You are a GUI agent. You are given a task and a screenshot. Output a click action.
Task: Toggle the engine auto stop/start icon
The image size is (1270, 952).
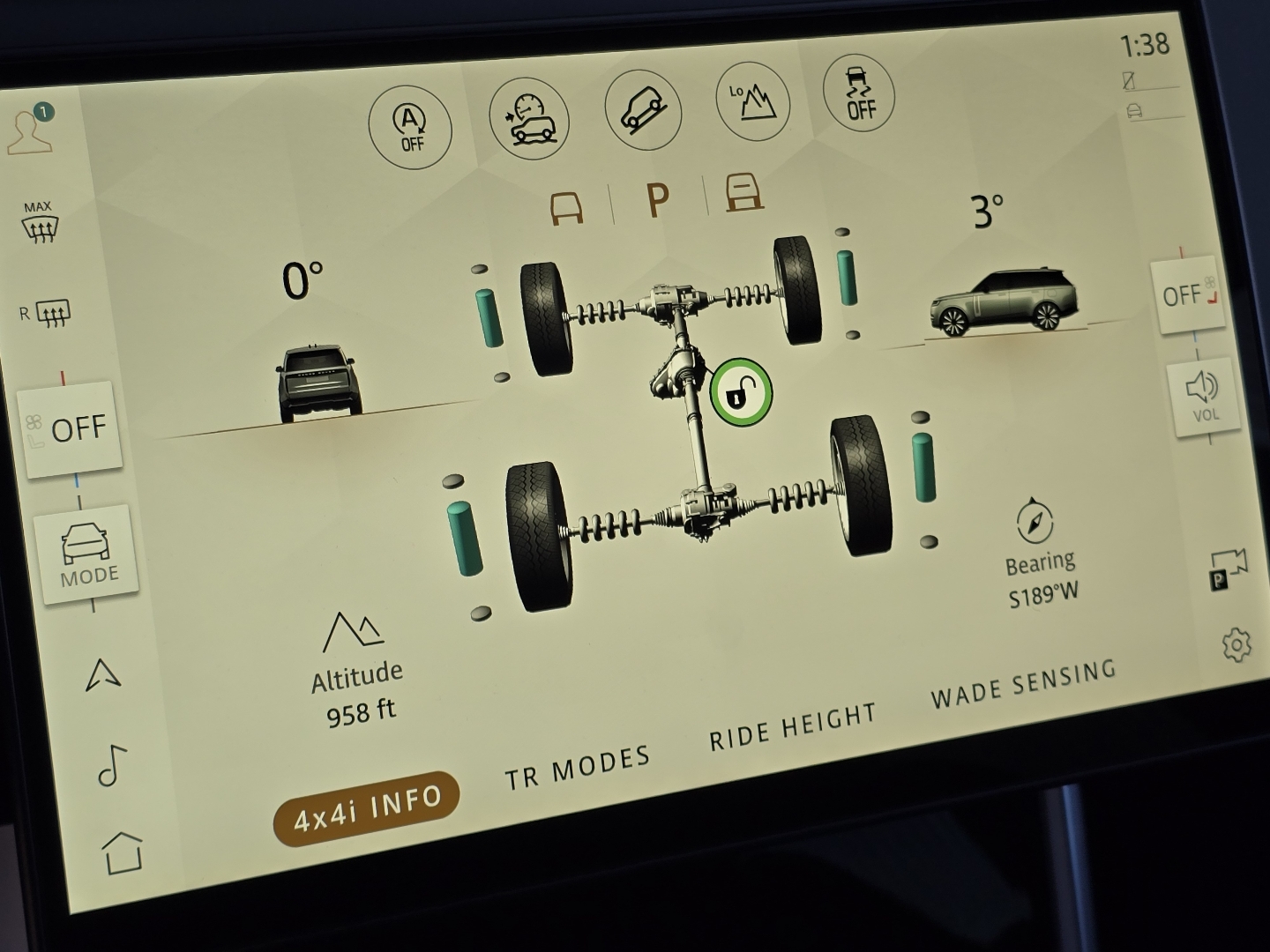pyautogui.click(x=411, y=129)
